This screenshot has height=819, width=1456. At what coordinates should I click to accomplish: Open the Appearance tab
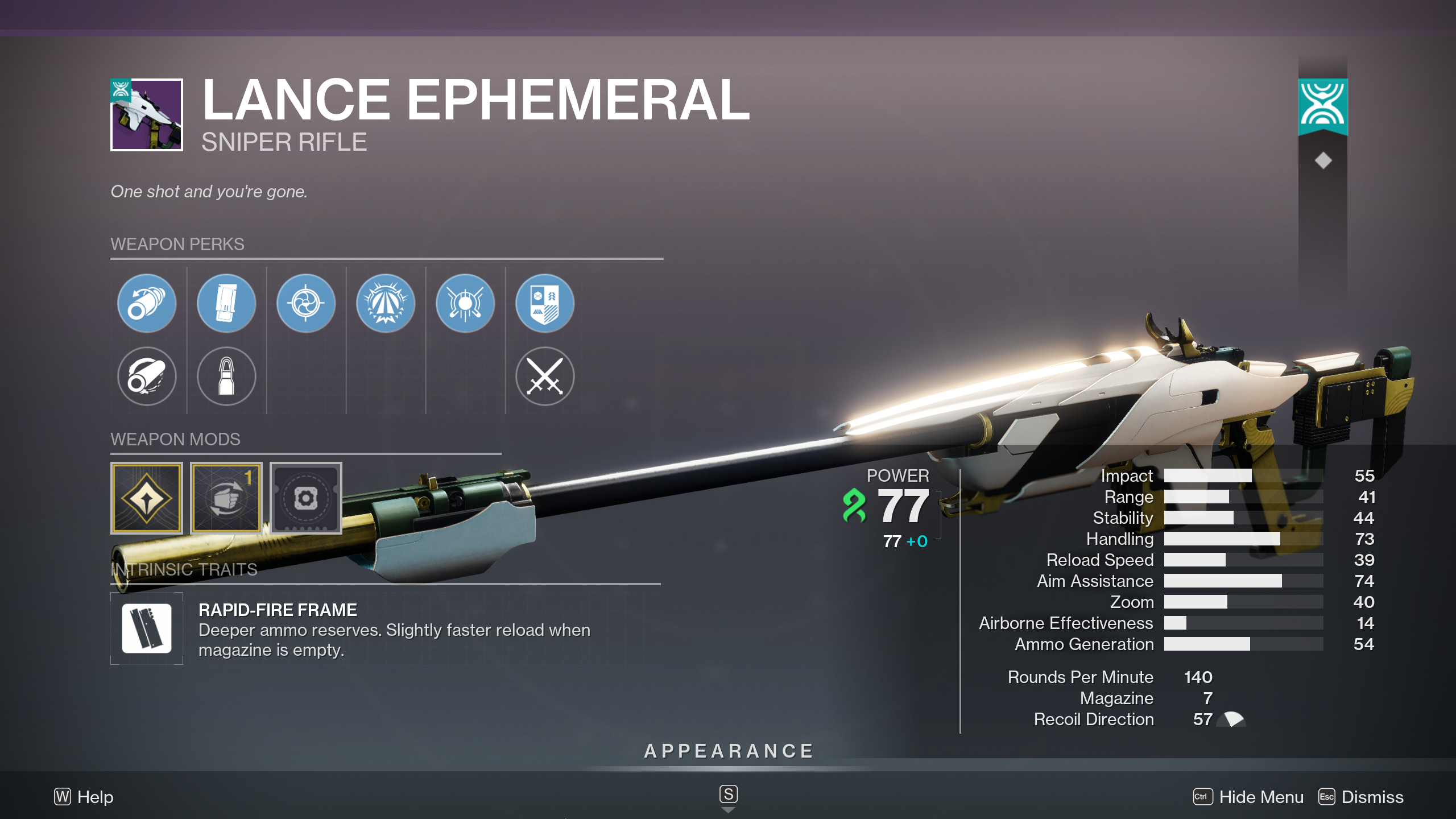pos(728,750)
